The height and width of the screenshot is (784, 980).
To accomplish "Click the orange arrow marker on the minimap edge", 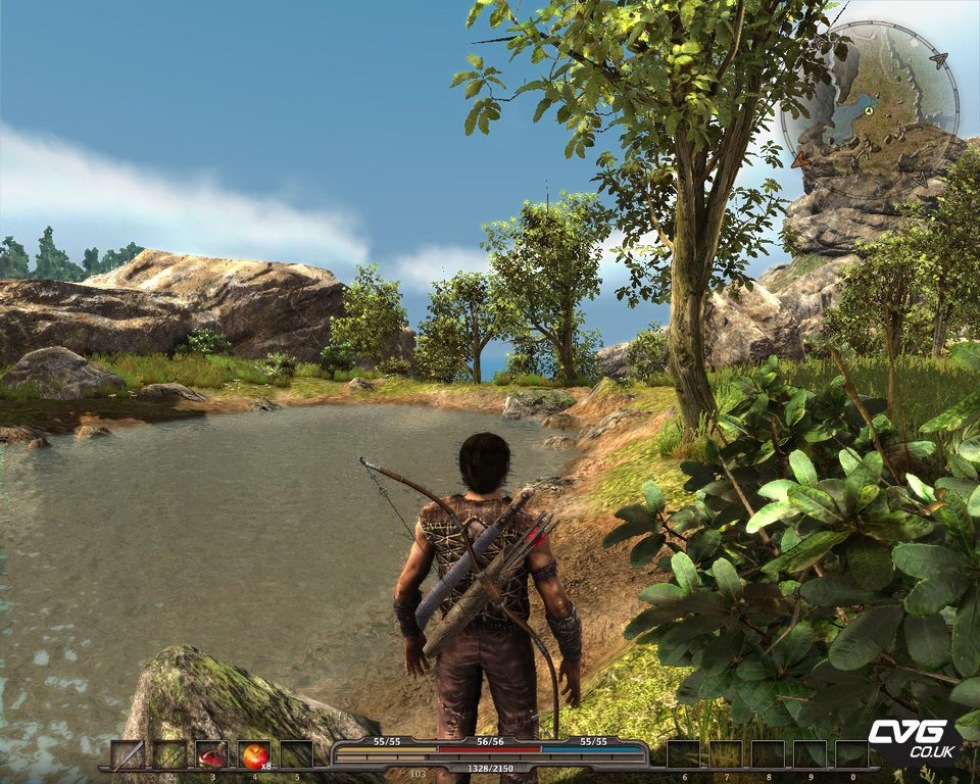I will (x=799, y=159).
